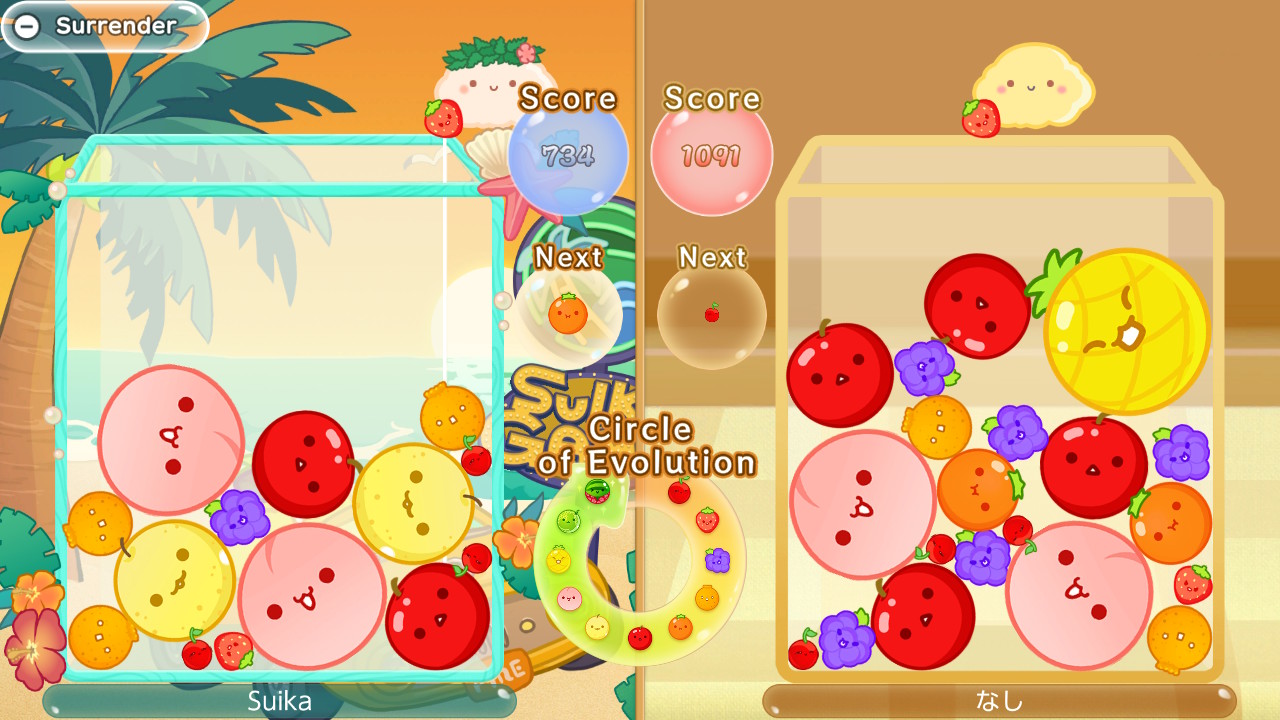This screenshot has width=1280, height=720.
Task: Select the green melon icon in Circle of Evolution
Action: (569, 521)
